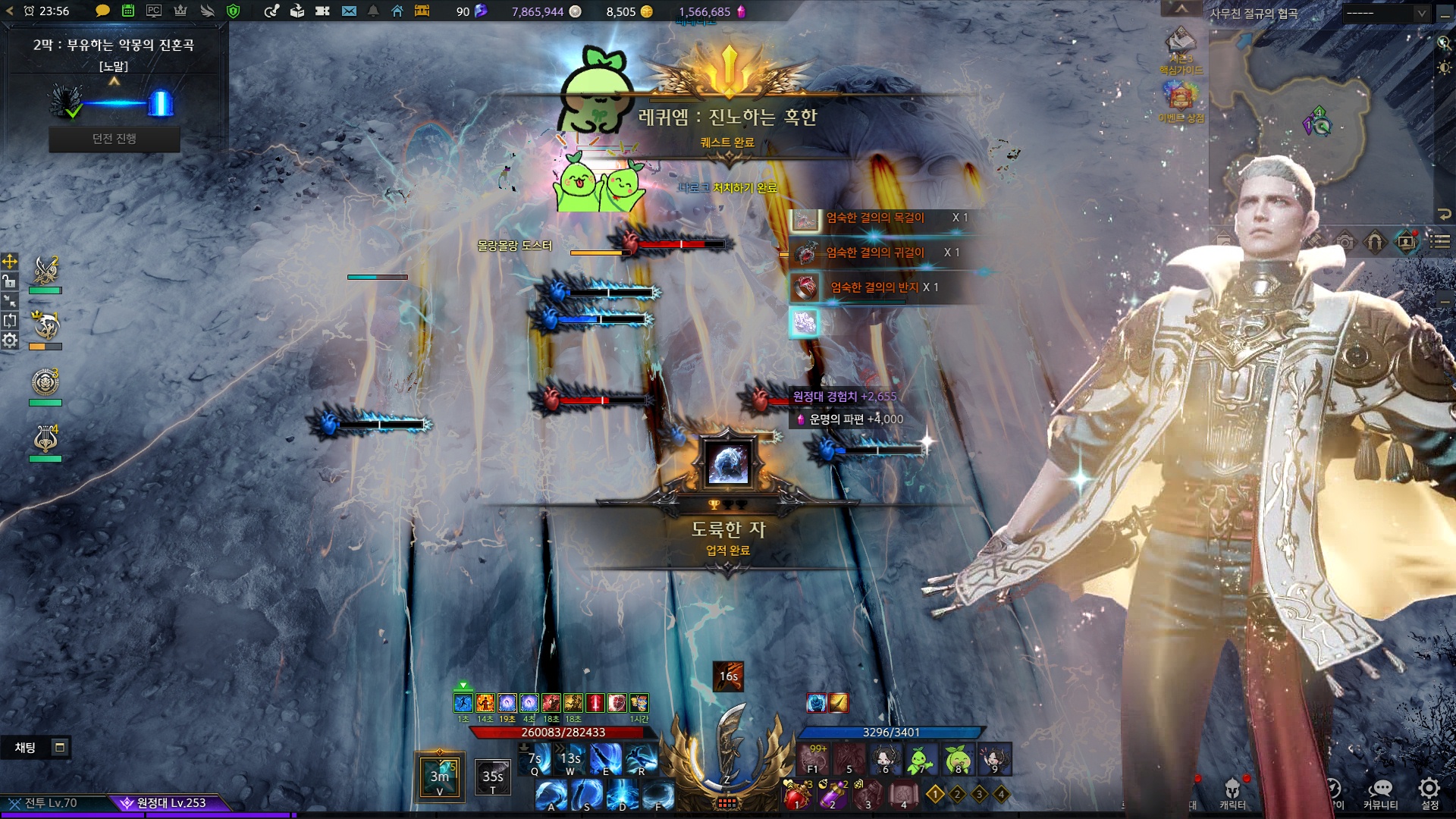Click the yellow chat bubble icon
Viewport: 1456px width, 819px height.
pos(102,11)
